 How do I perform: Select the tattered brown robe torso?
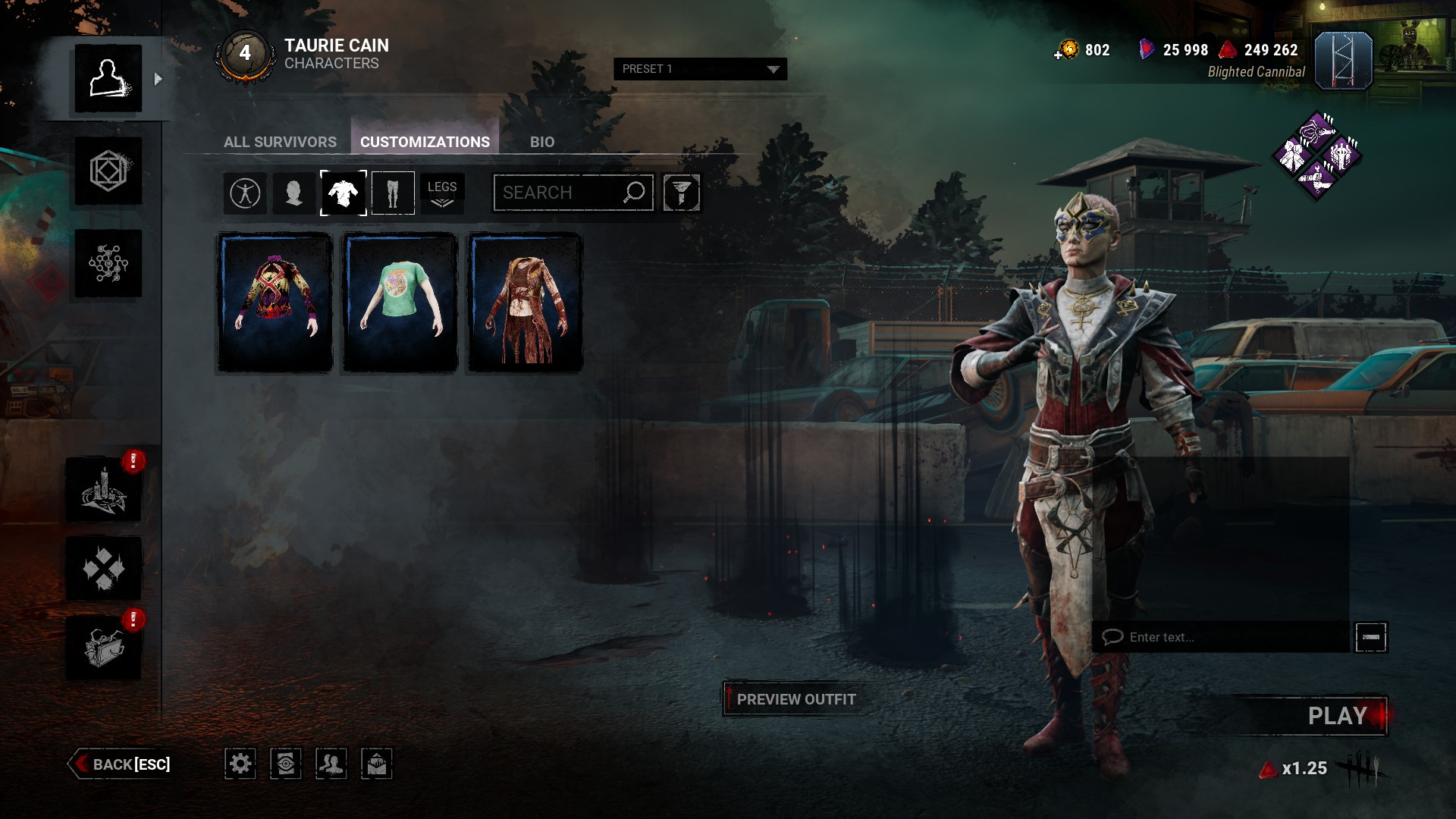(525, 303)
